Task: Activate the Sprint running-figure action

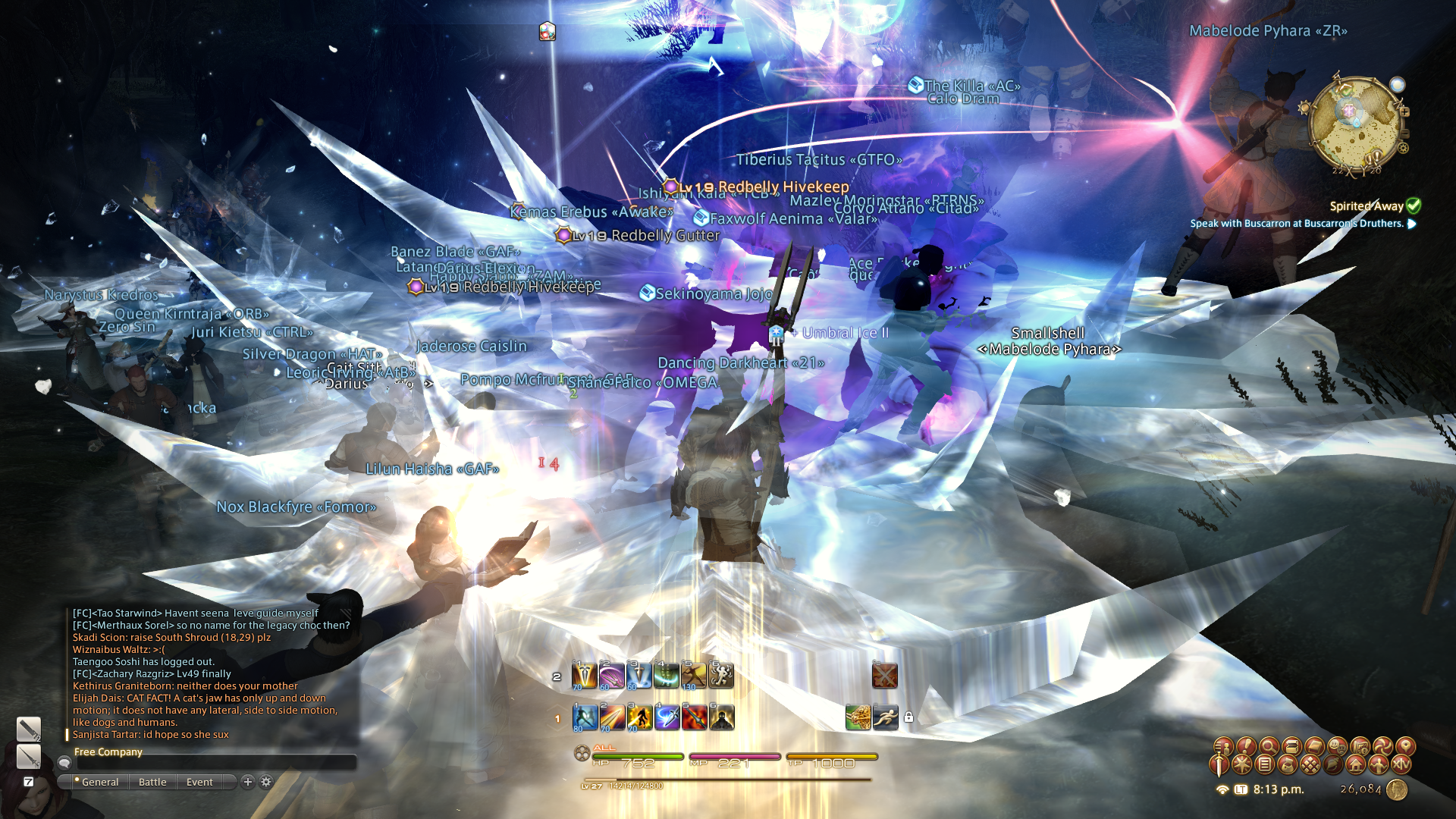Action: (885, 717)
